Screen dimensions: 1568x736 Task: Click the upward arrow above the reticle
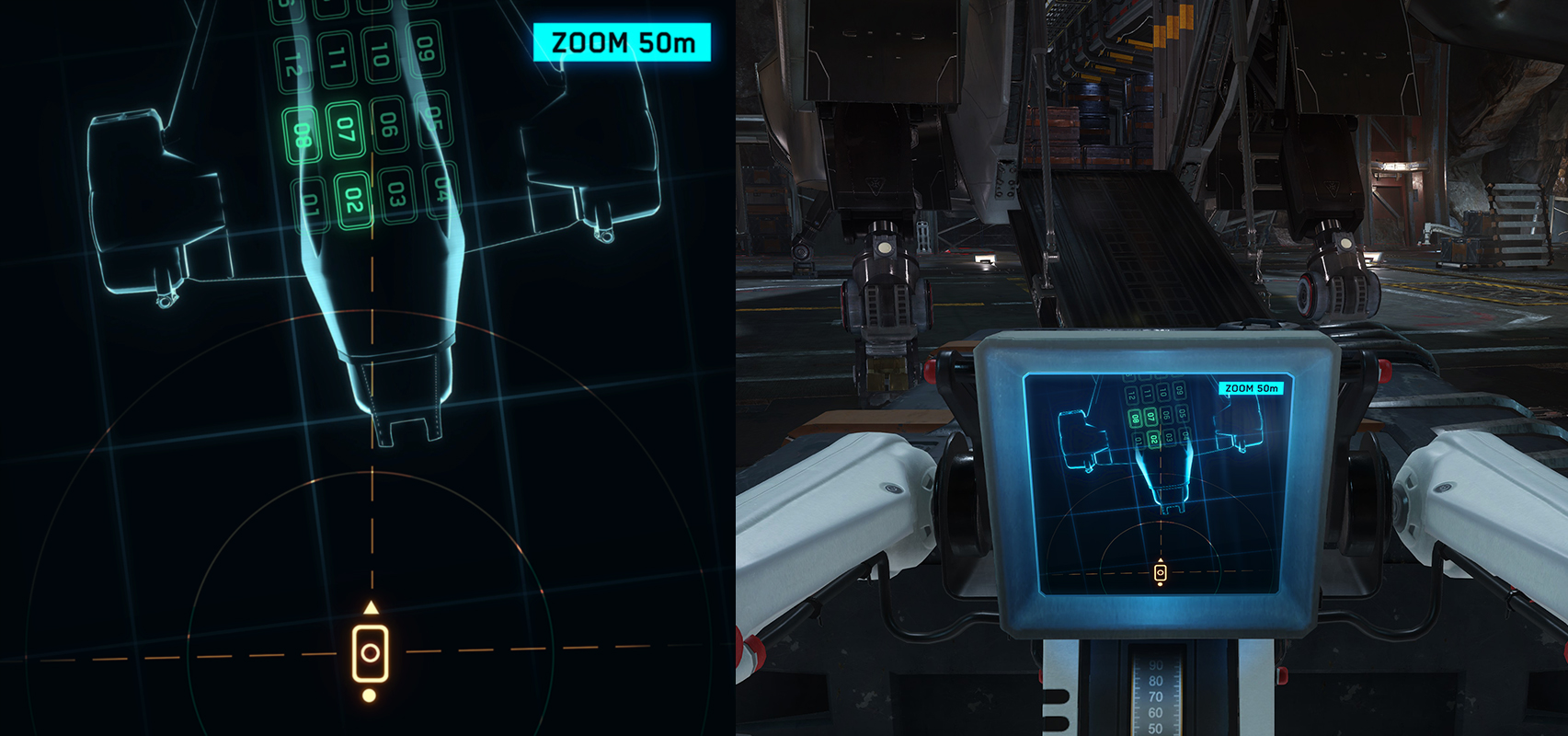pos(372,607)
